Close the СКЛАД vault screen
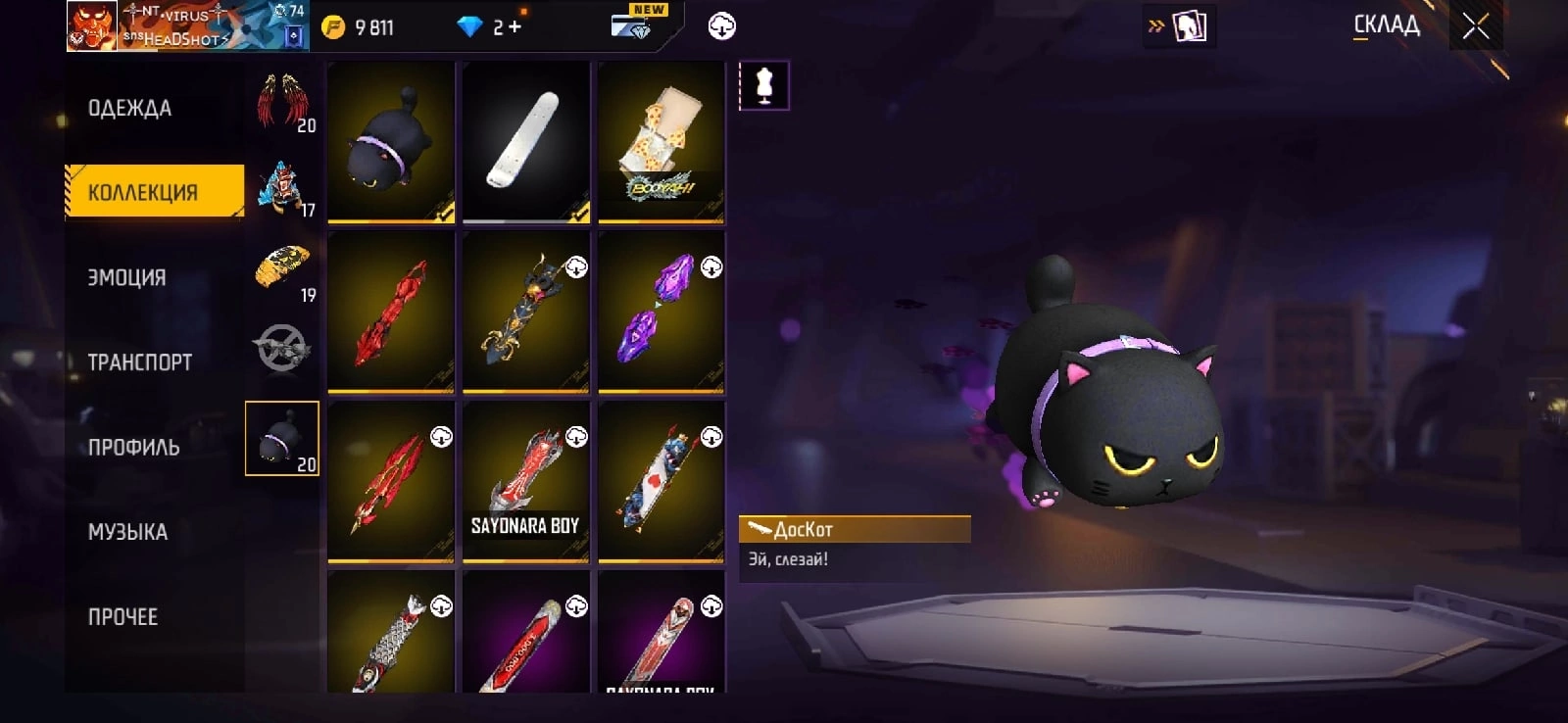1568x723 pixels. (x=1476, y=26)
